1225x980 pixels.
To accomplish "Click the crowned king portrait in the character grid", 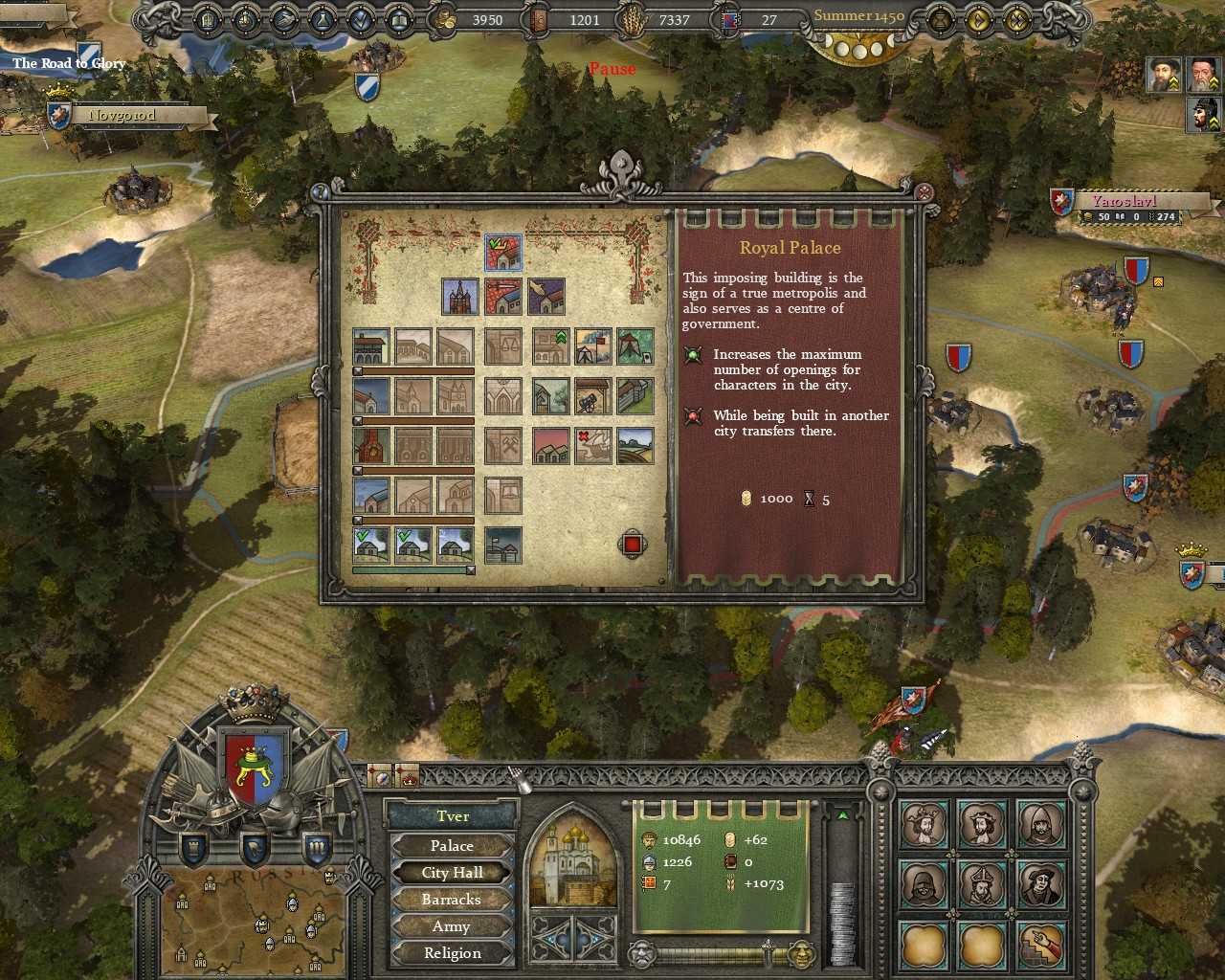I will (x=924, y=823).
